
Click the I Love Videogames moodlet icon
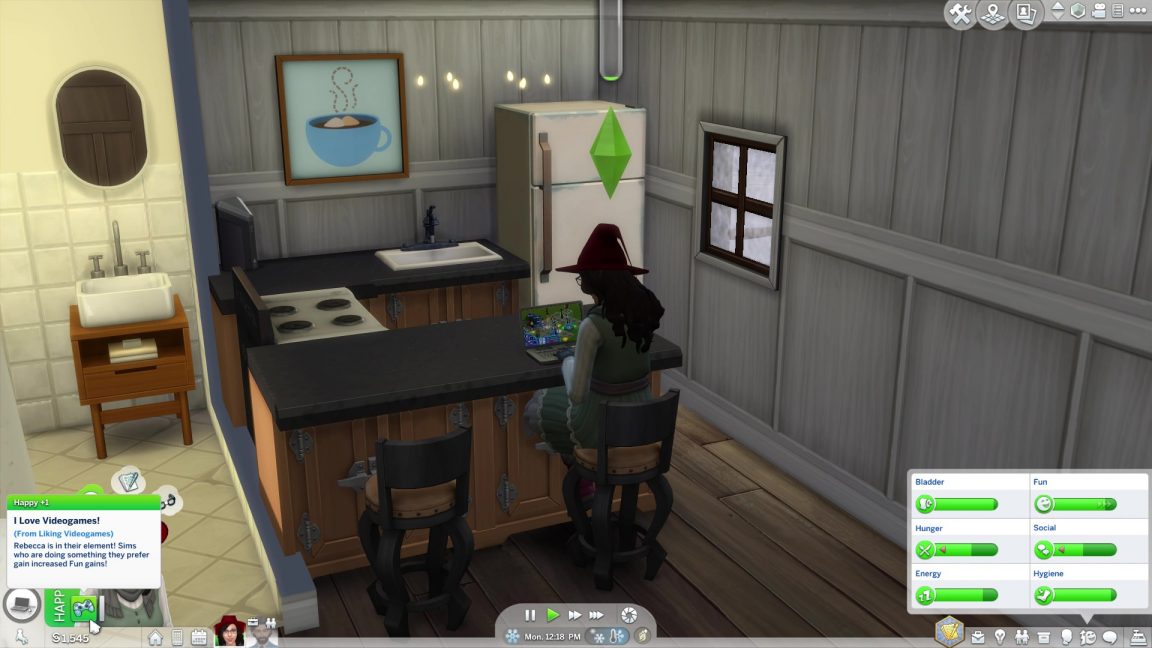[x=83, y=607]
